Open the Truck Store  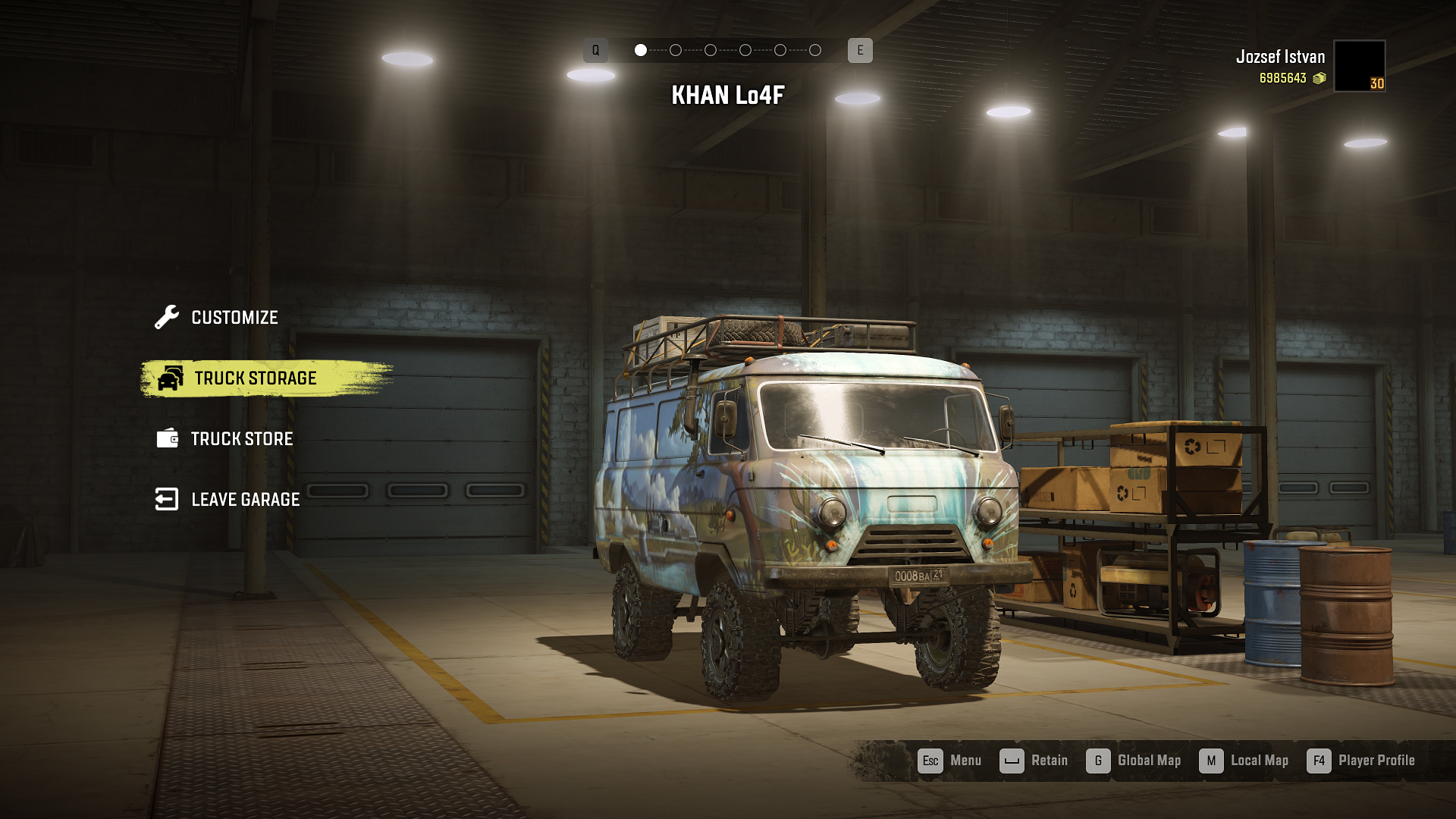click(241, 439)
